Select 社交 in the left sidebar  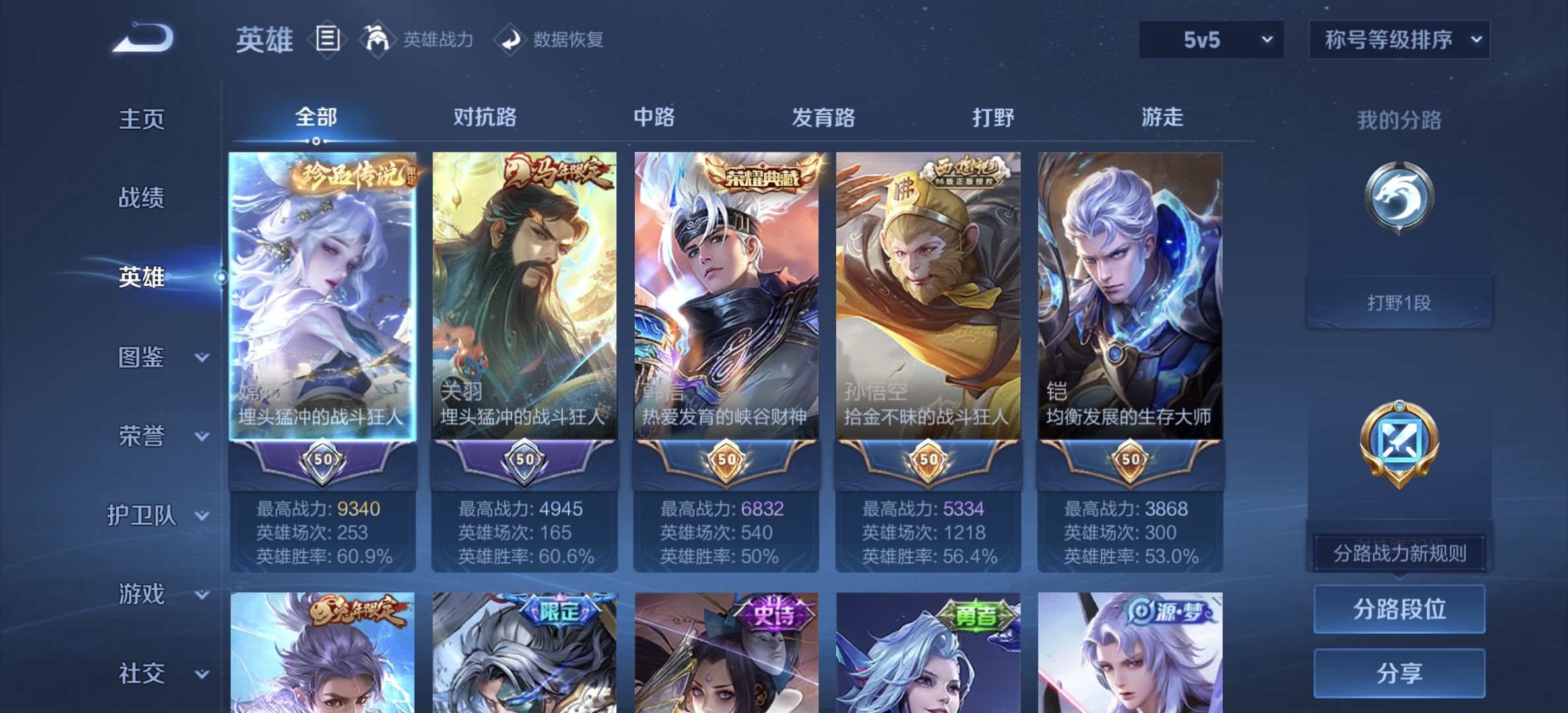(141, 673)
